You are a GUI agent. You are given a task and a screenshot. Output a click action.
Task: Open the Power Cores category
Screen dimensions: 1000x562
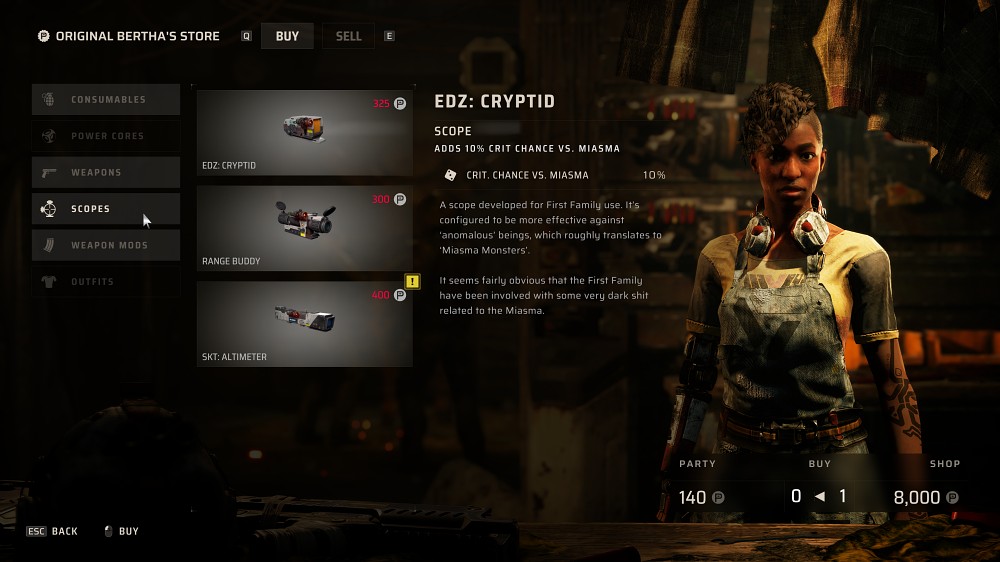click(106, 136)
